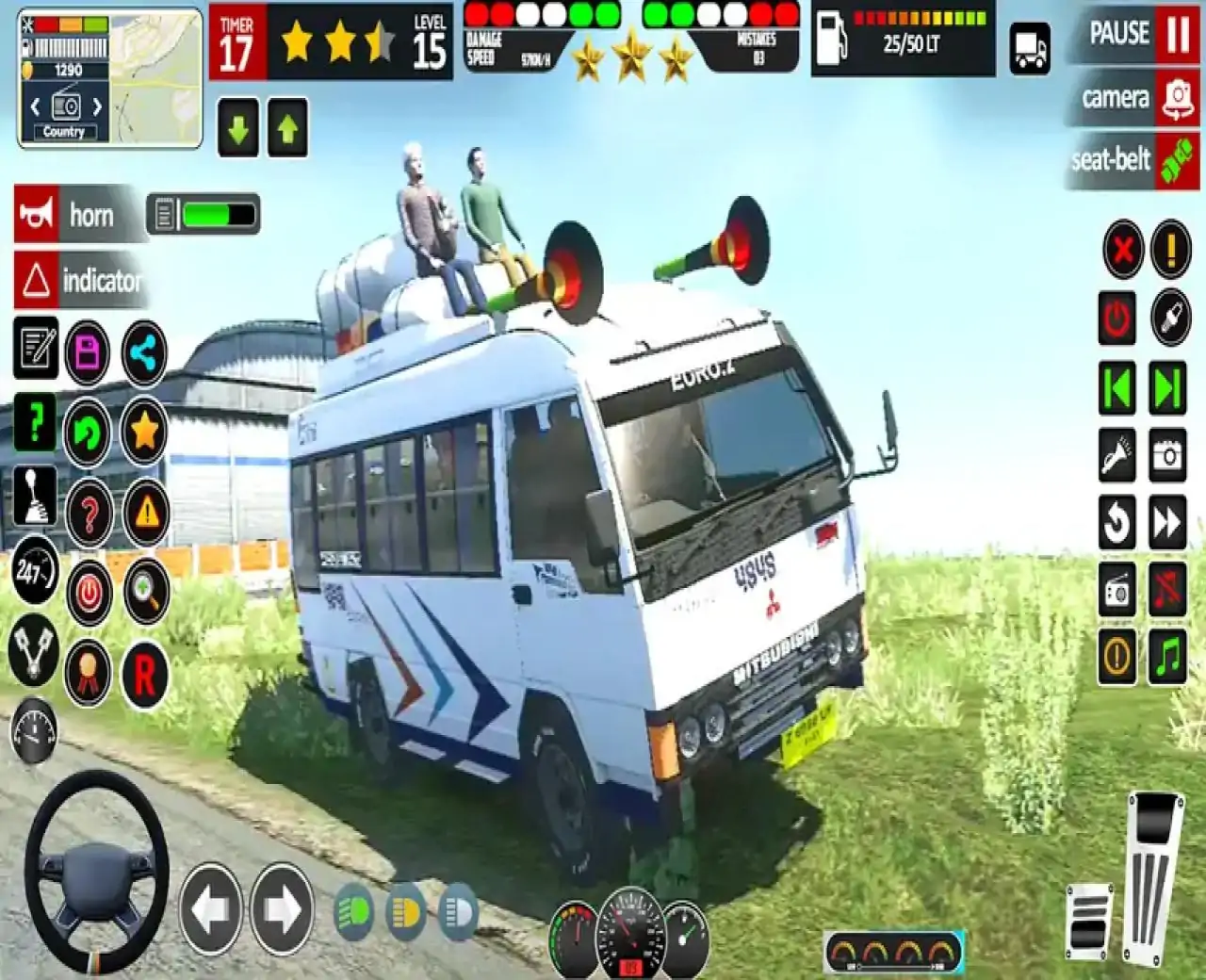The height and width of the screenshot is (980, 1206).
Task: Tap the green music note button
Action: (x=1168, y=657)
